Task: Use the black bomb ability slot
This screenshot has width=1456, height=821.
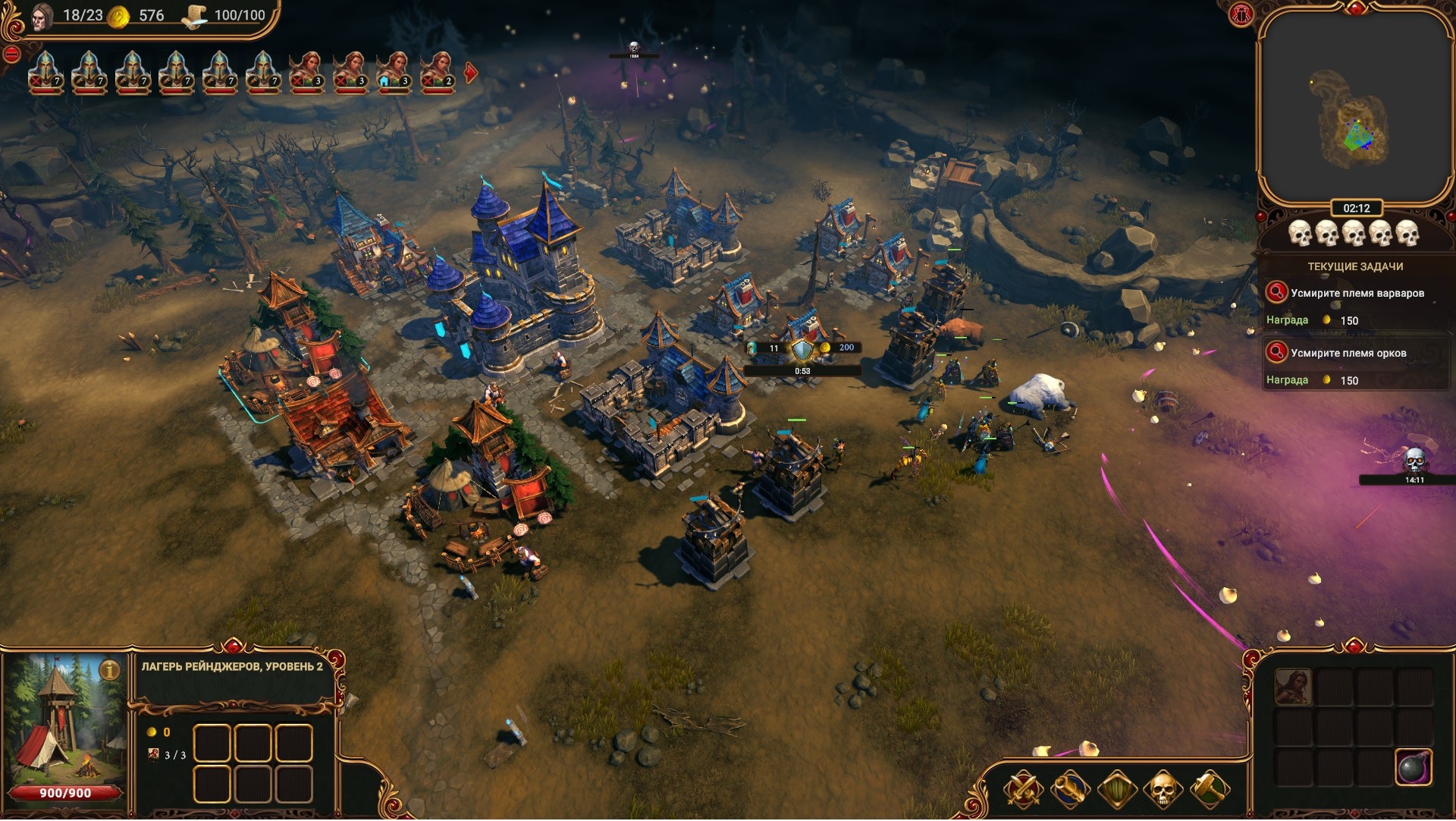Action: tap(1413, 767)
